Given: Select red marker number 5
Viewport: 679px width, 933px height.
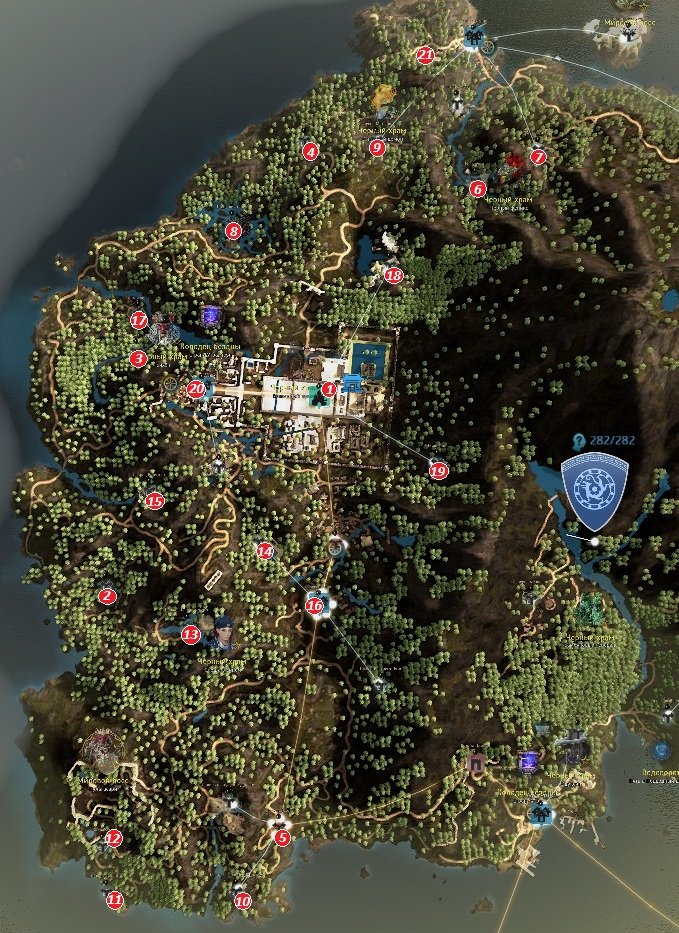Looking at the screenshot, I should pos(282,838).
